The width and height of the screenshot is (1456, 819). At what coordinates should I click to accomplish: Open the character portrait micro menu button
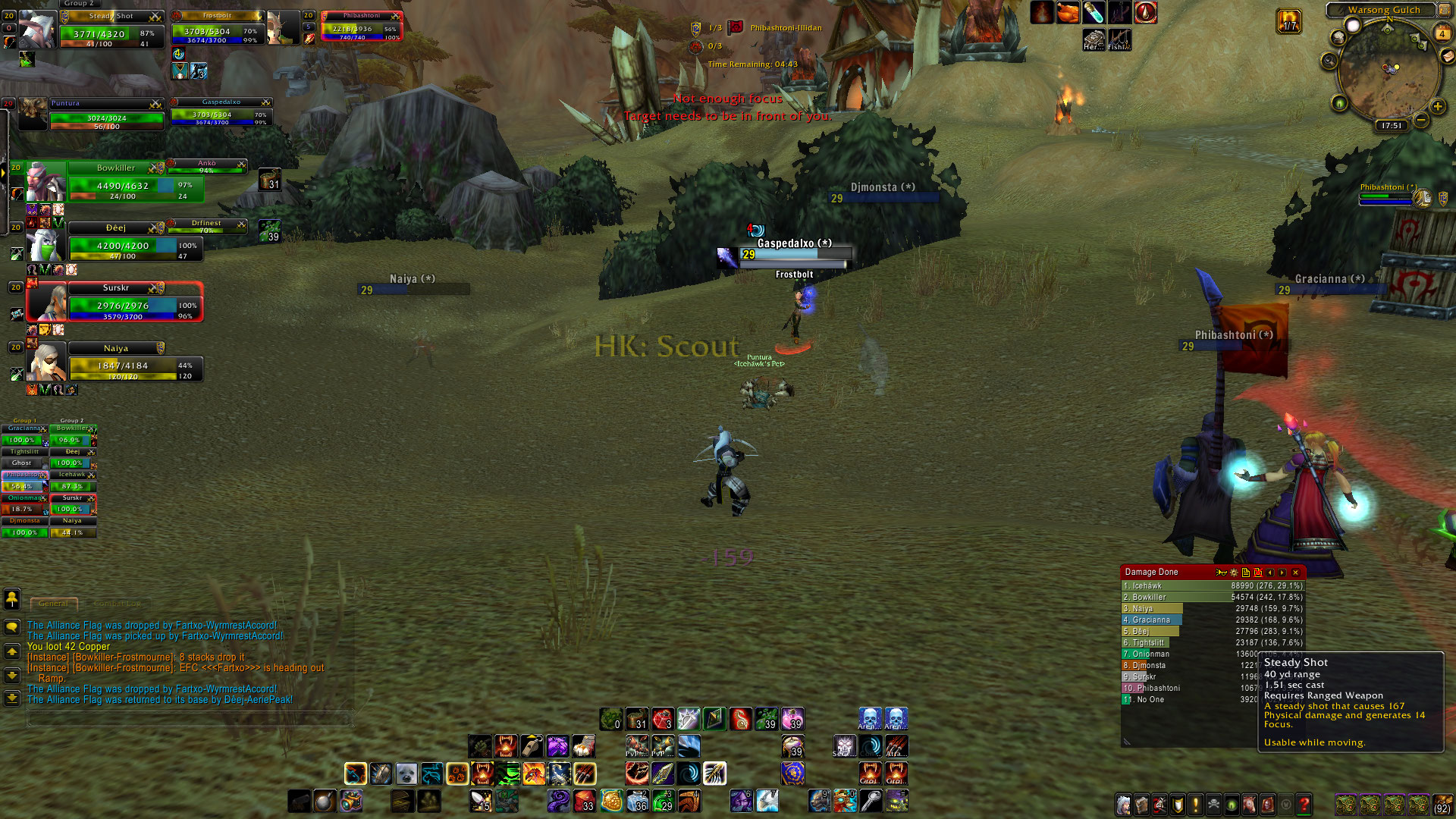coord(1124,804)
